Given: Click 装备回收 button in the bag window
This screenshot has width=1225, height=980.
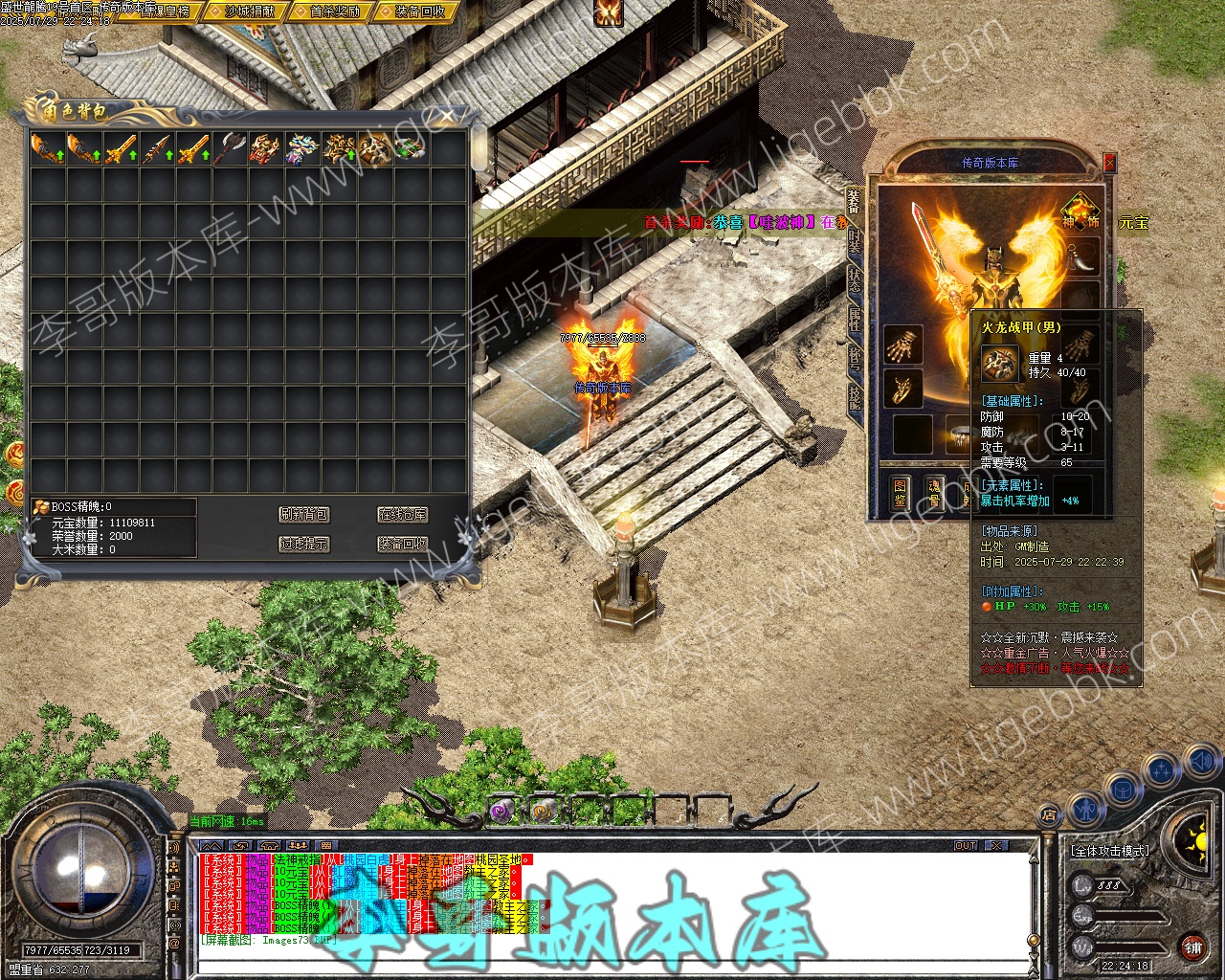Looking at the screenshot, I should pos(402,544).
